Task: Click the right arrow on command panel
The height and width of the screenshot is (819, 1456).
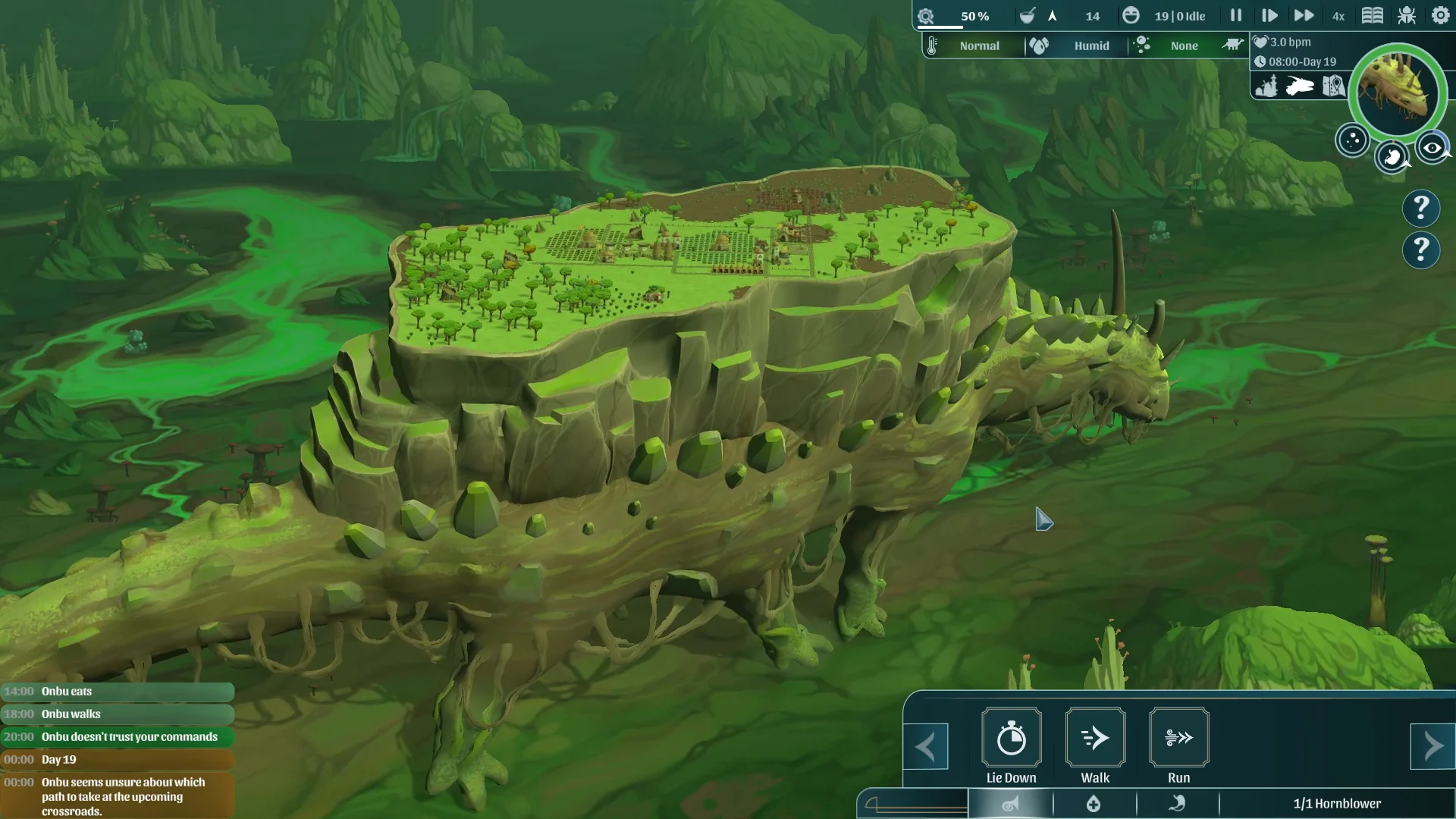Action: (1432, 747)
